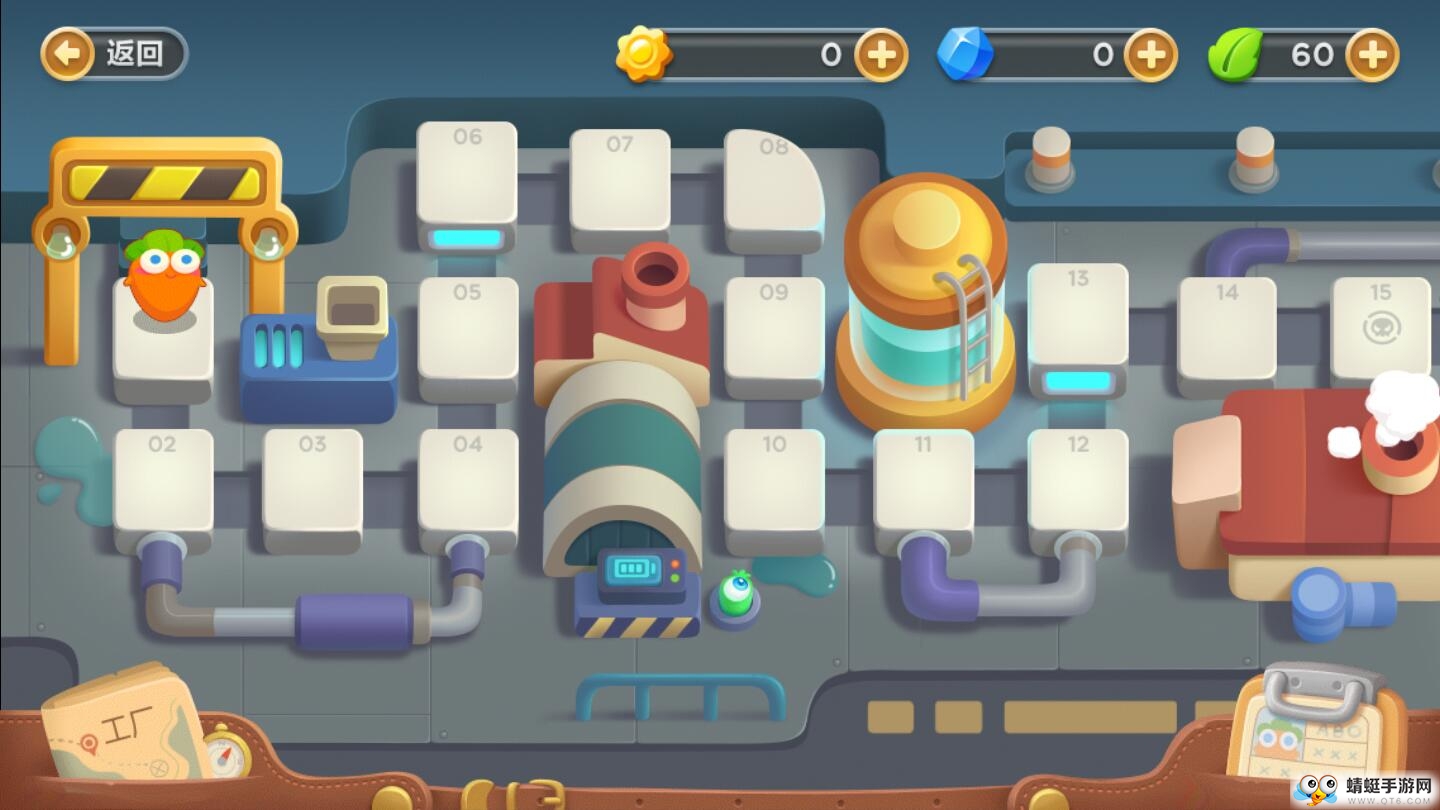Add sun coins with the plus button
The height and width of the screenshot is (810, 1440).
click(881, 54)
